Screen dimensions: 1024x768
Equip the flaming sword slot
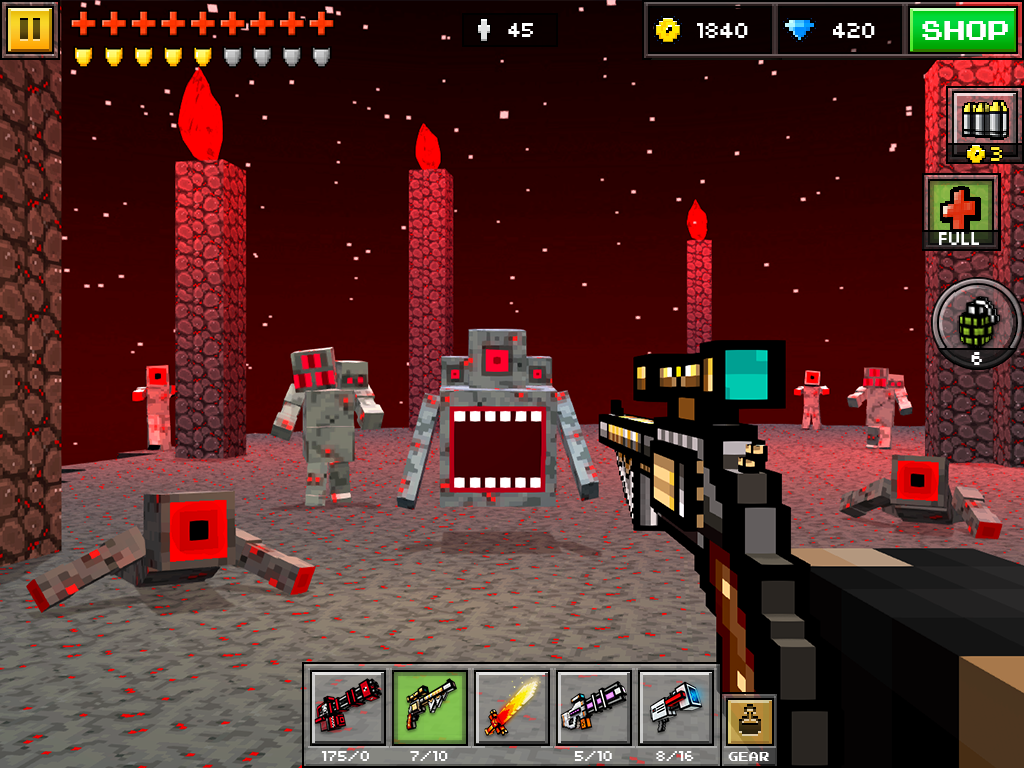pos(511,708)
